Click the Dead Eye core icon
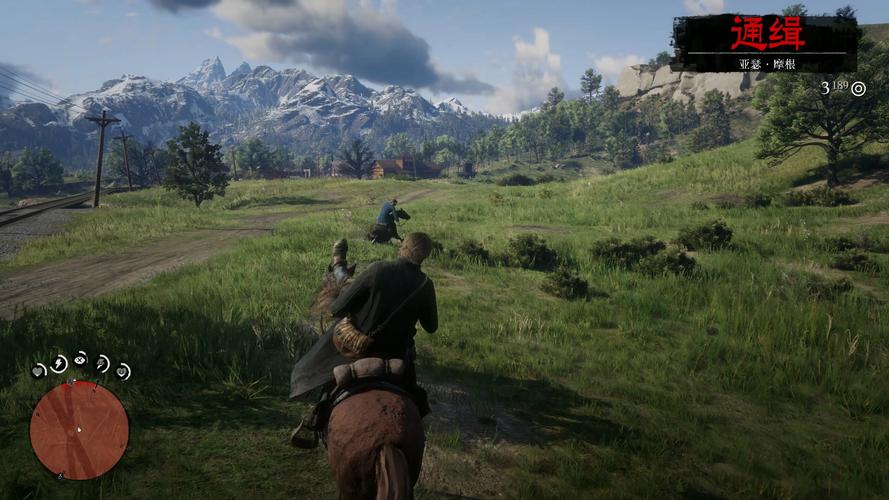The image size is (889, 500). tap(81, 358)
